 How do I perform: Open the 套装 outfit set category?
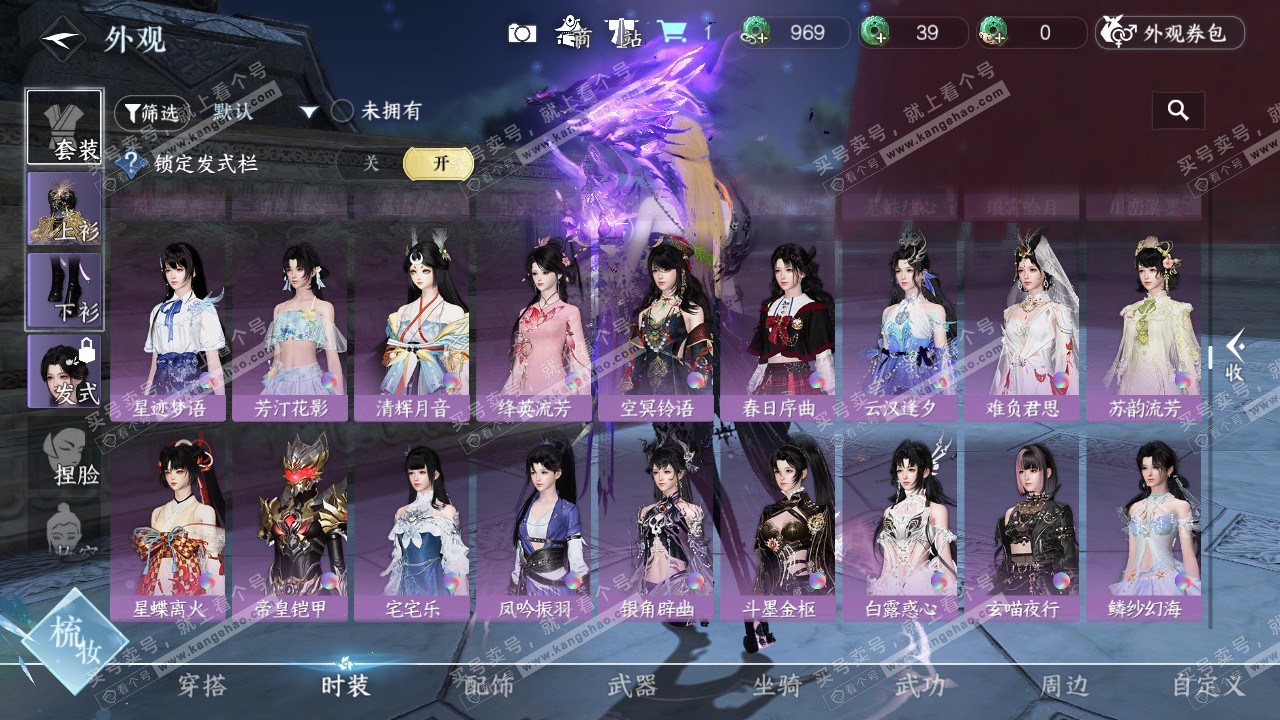click(65, 127)
